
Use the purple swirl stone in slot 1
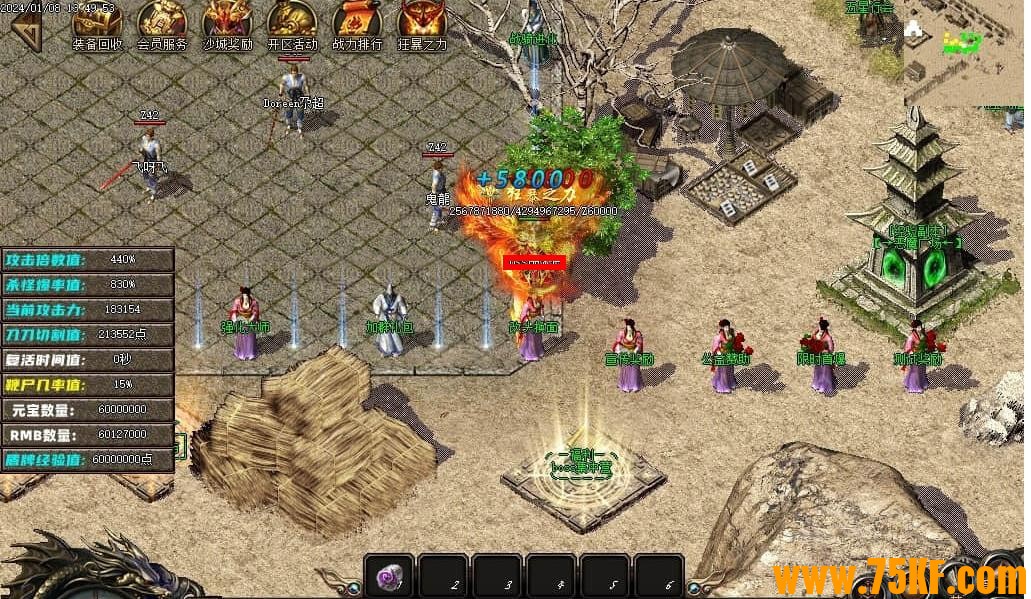coord(389,577)
